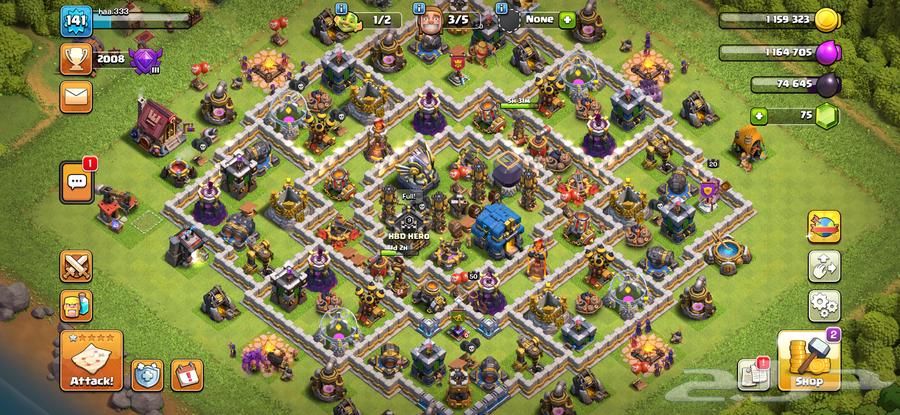Open the settings gears menu
Viewport: 900px width, 415px height.
tap(824, 305)
